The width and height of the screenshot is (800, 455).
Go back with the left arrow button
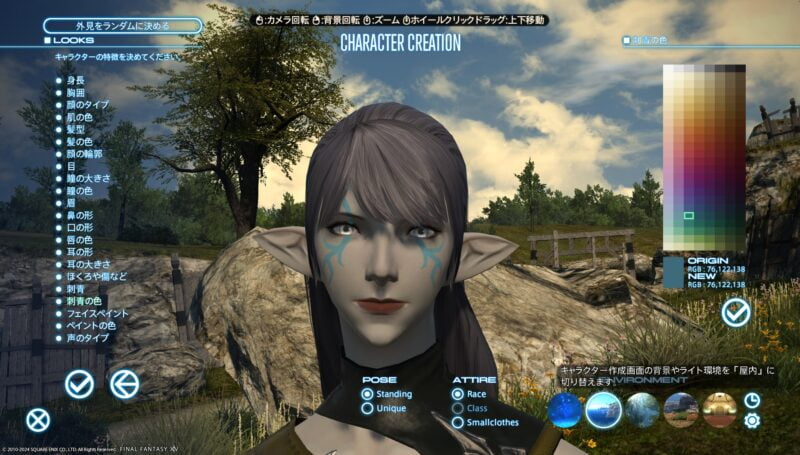coord(124,383)
